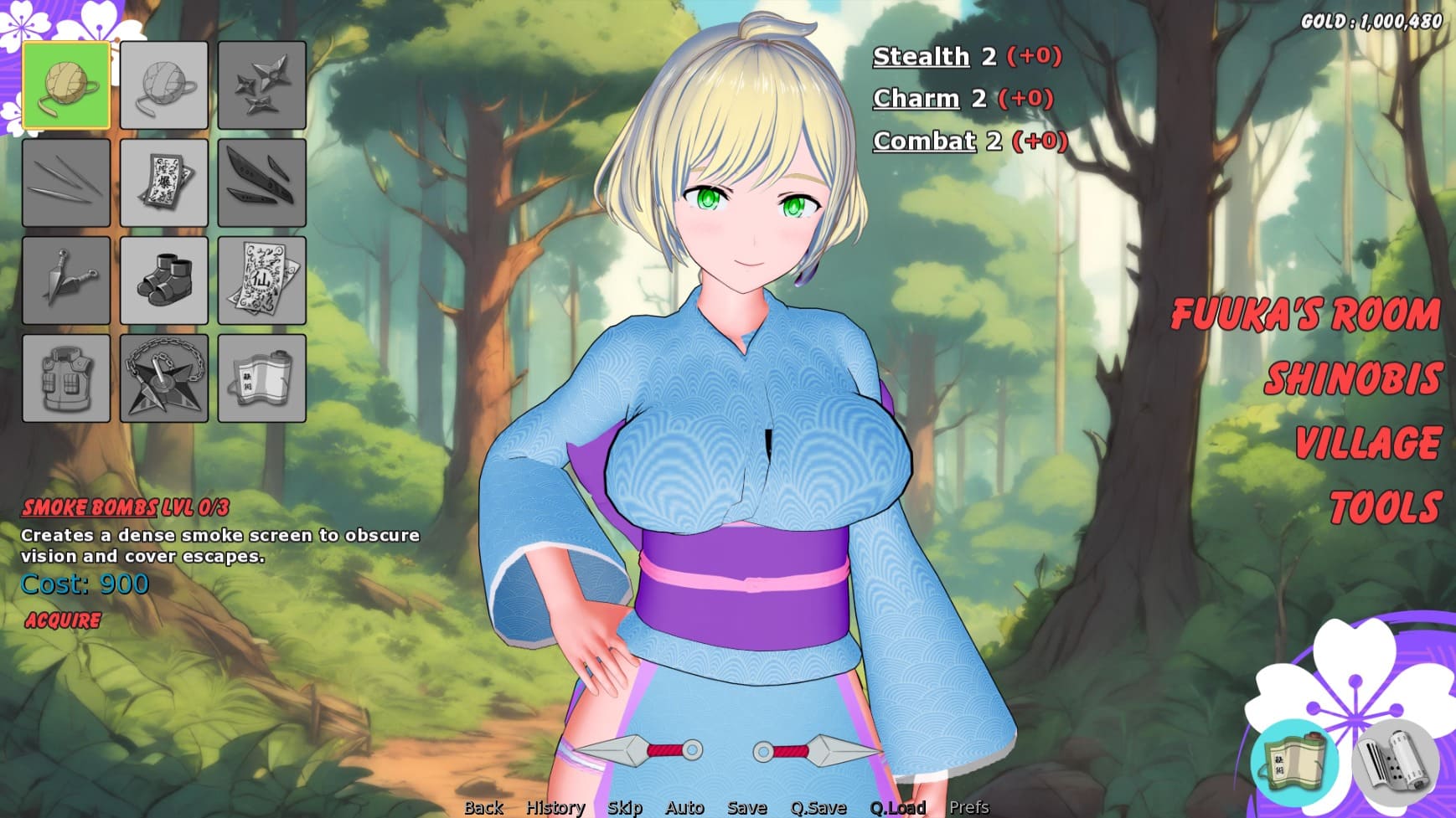Pick the paper talisman seals tool
The height and width of the screenshot is (818, 1456).
261,280
